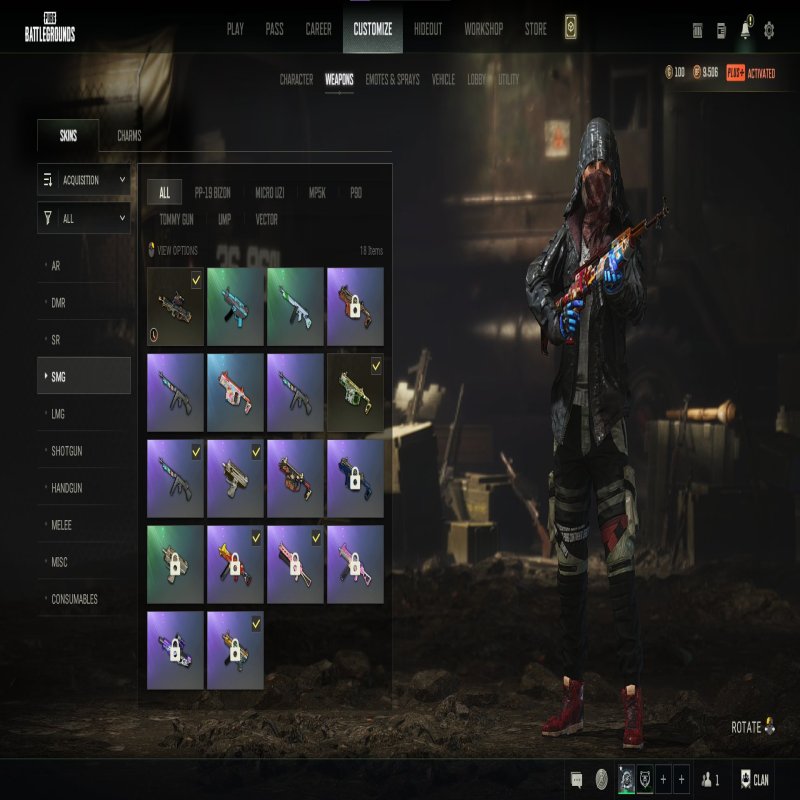This screenshot has height=800, width=800.
Task: Open the Workshop section
Action: (483, 29)
